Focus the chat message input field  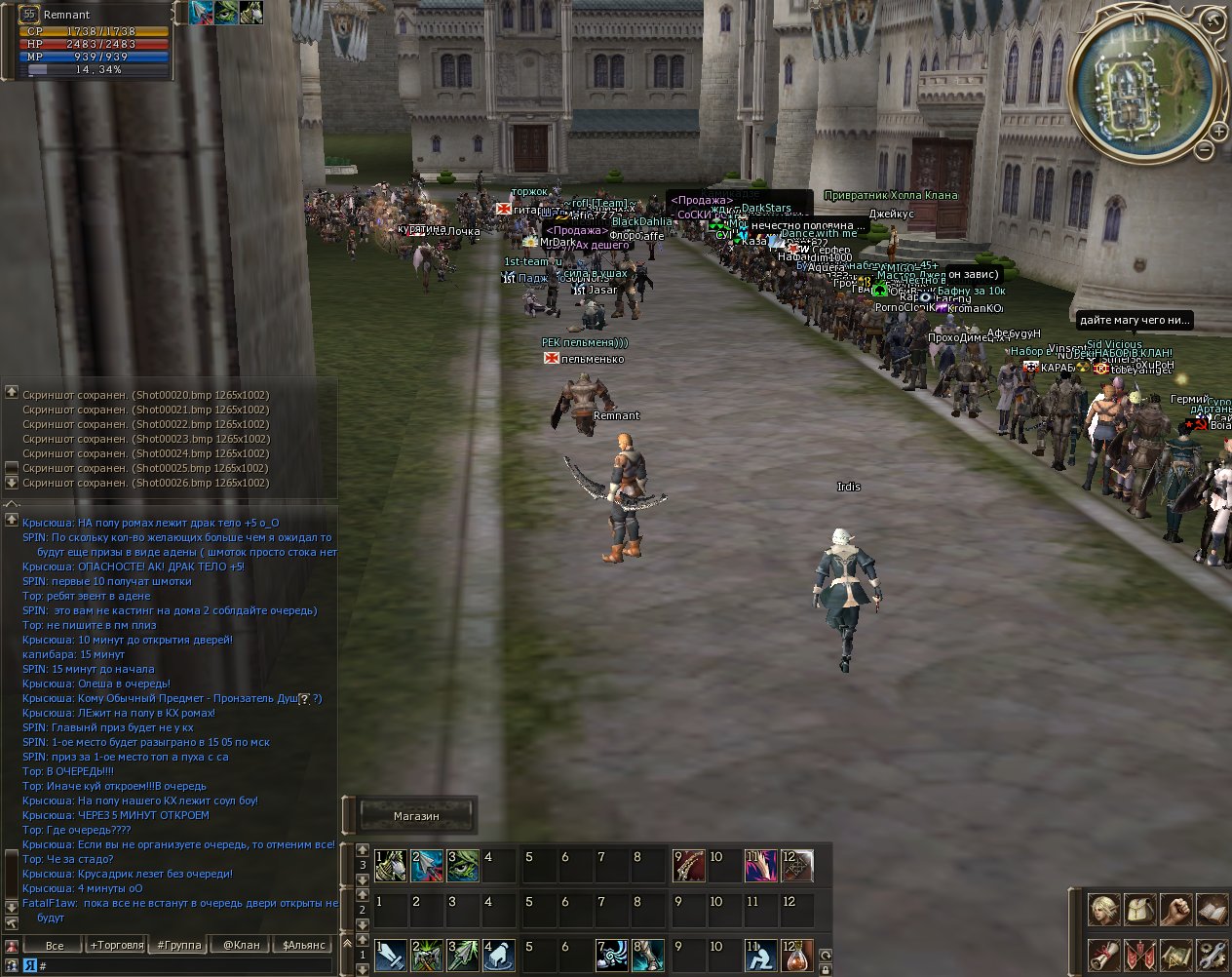pyautogui.click(x=185, y=965)
